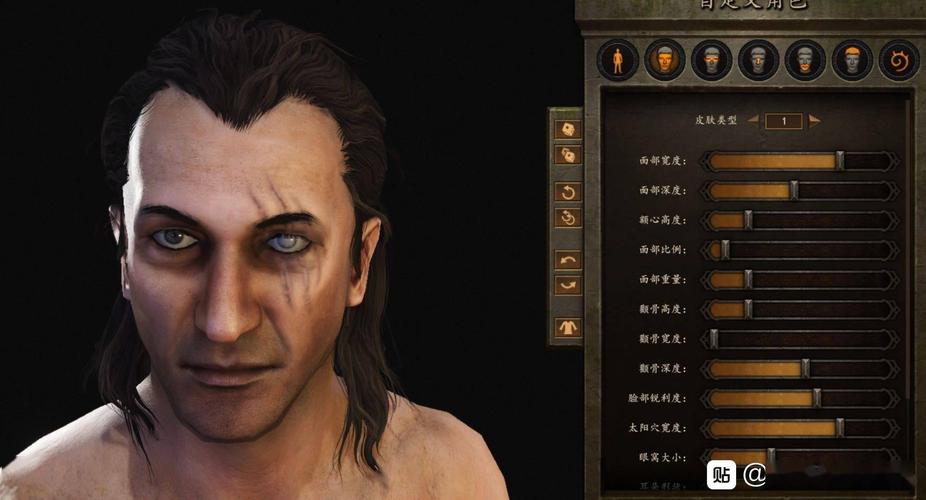Viewport: 926px width, 500px height.
Task: Click the circular reset arrow button
Action: [567, 191]
